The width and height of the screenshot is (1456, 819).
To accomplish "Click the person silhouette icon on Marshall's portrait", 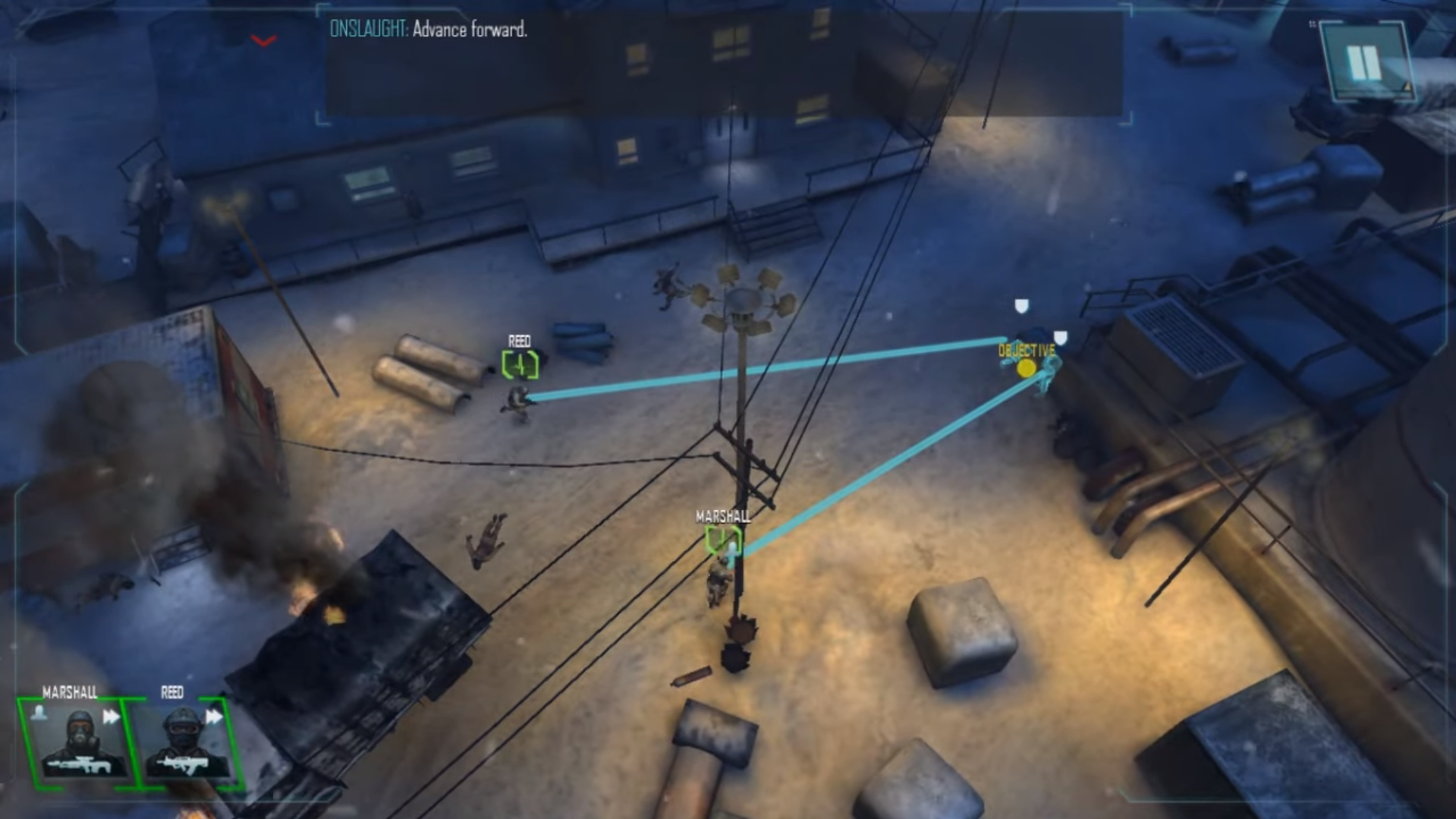I will pyautogui.click(x=39, y=712).
